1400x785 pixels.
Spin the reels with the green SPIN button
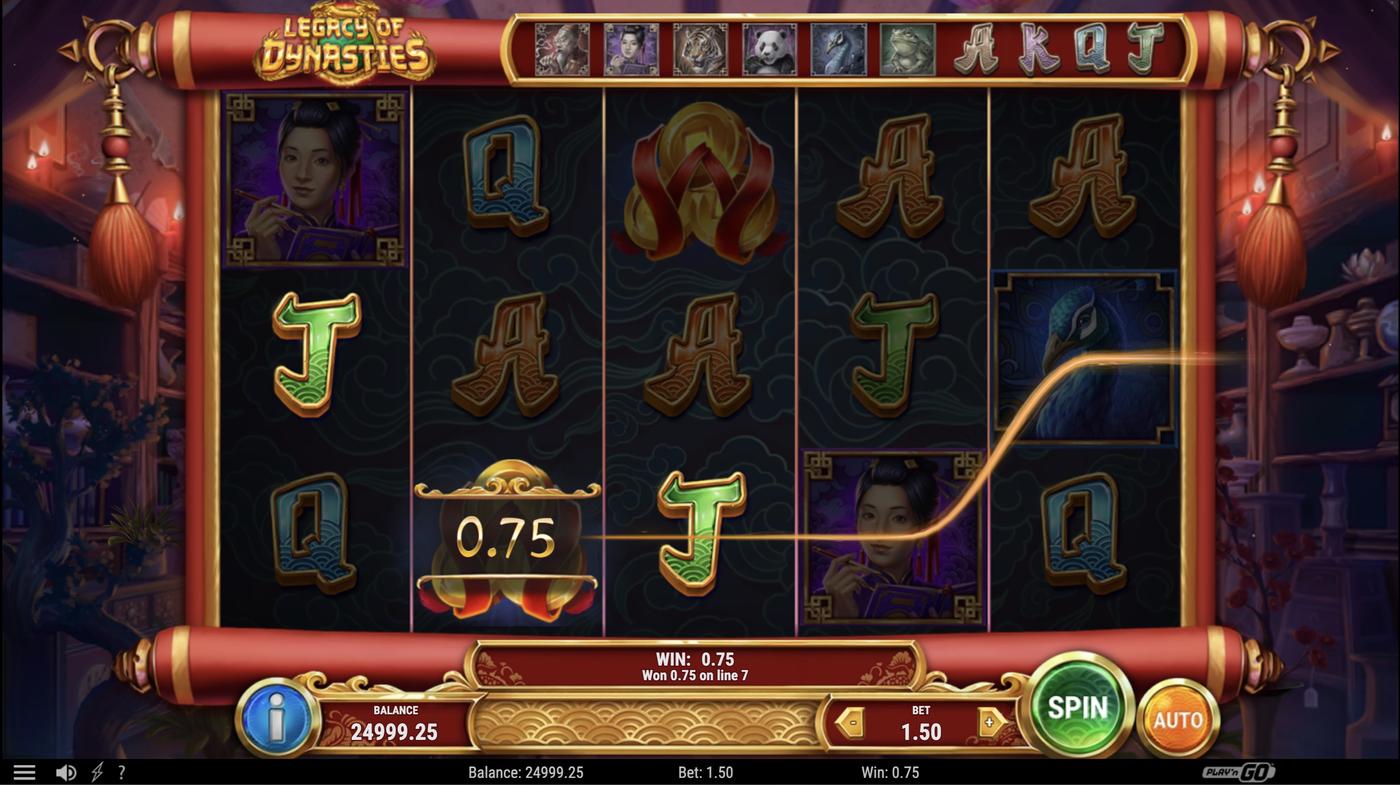click(1077, 708)
